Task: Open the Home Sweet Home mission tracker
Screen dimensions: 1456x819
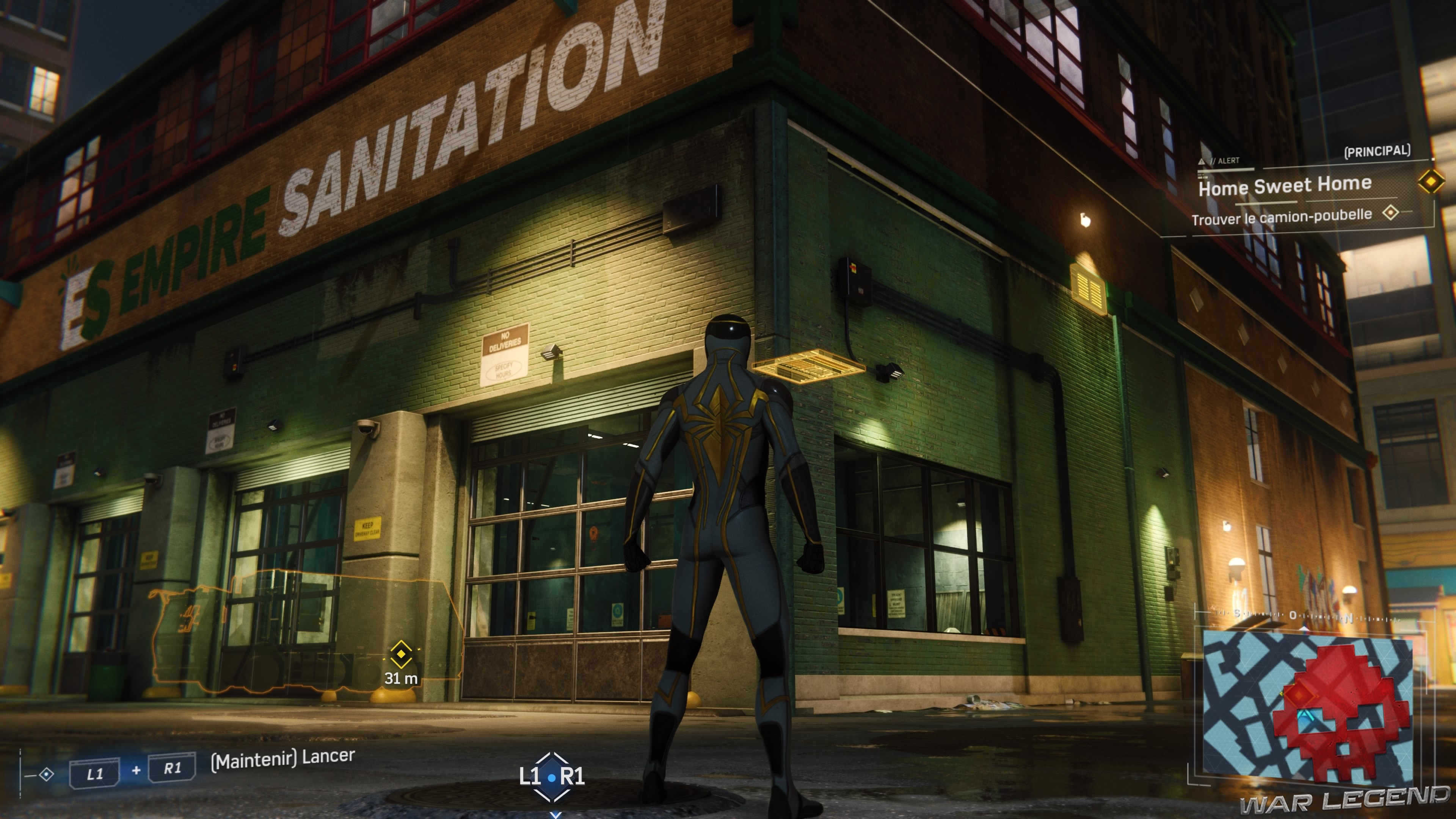Action: click(1285, 186)
